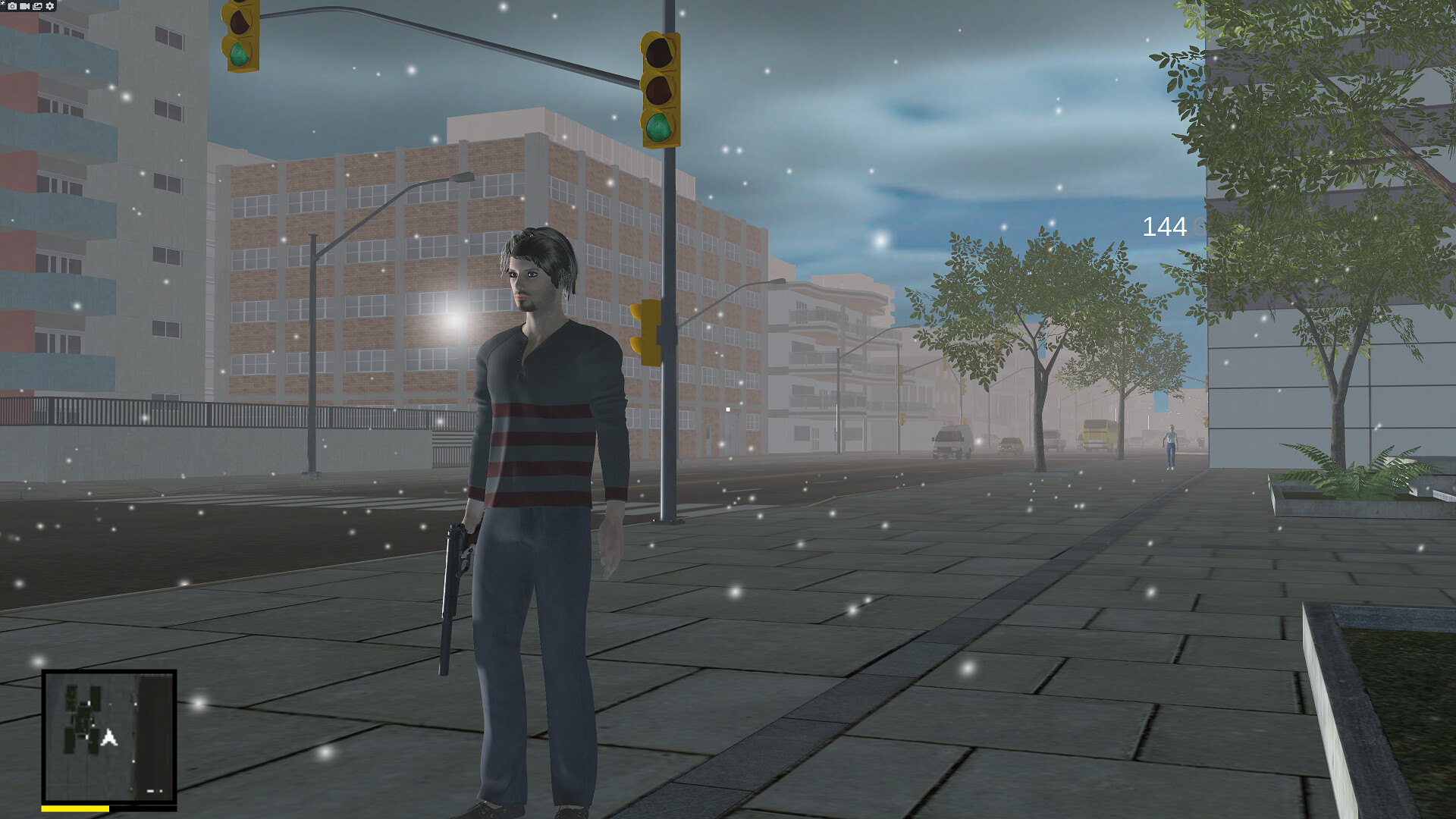Click the small icon in the top-left corner
The image size is (1456, 819).
pyautogui.click(x=2, y=2)
